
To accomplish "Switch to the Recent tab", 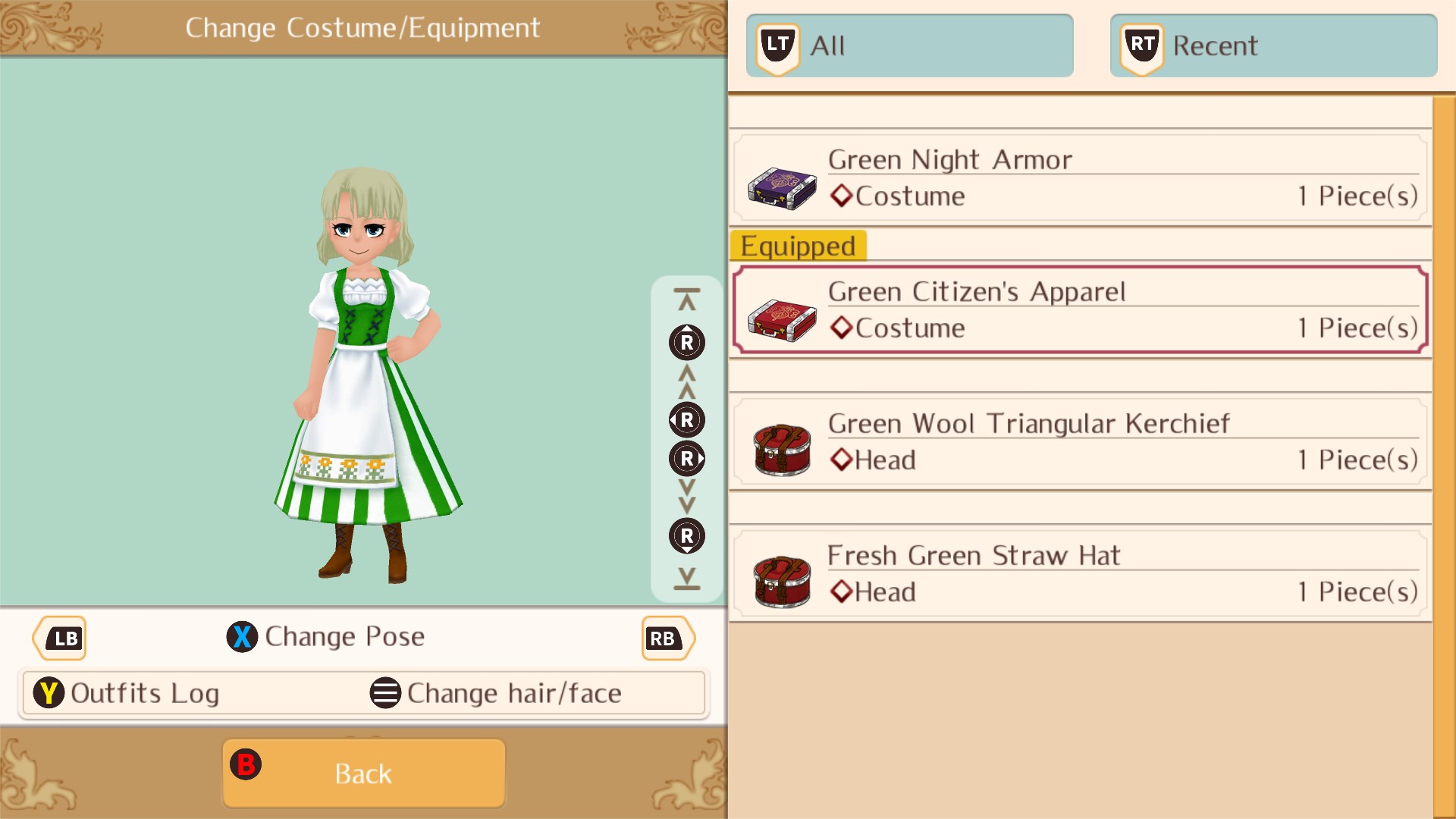I will point(1272,45).
